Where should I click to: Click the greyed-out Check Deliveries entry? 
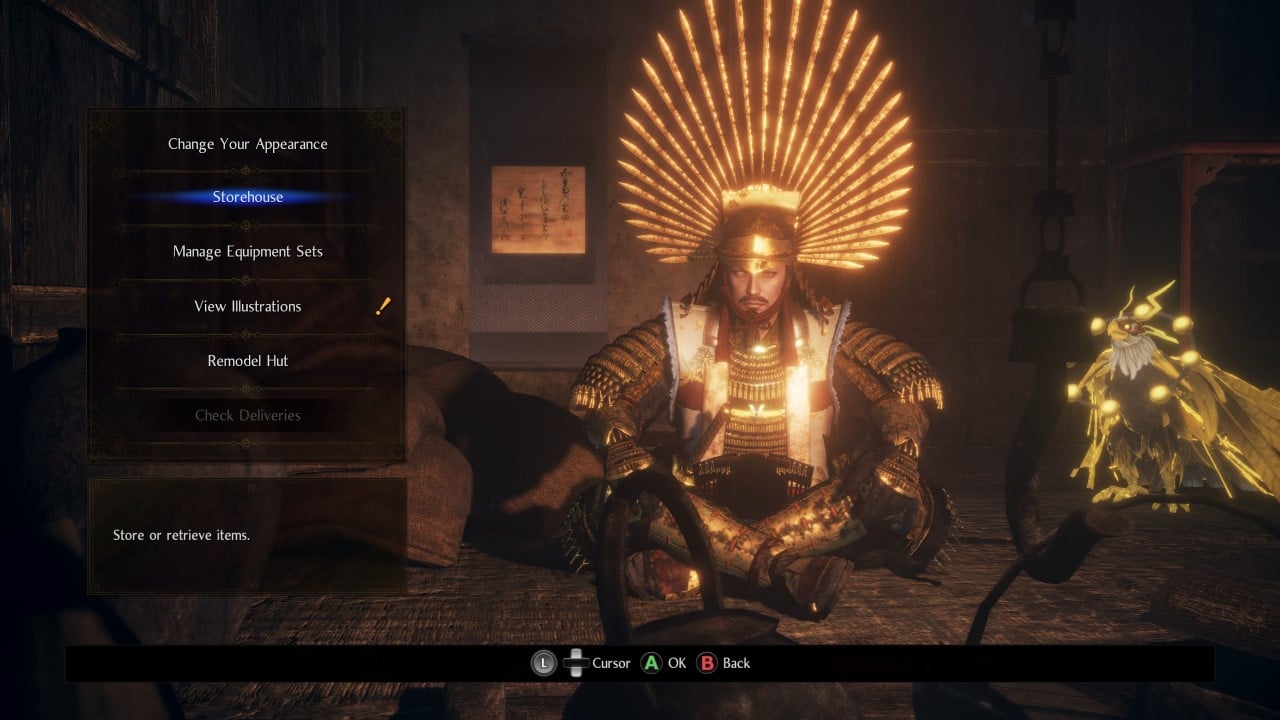[x=247, y=415]
